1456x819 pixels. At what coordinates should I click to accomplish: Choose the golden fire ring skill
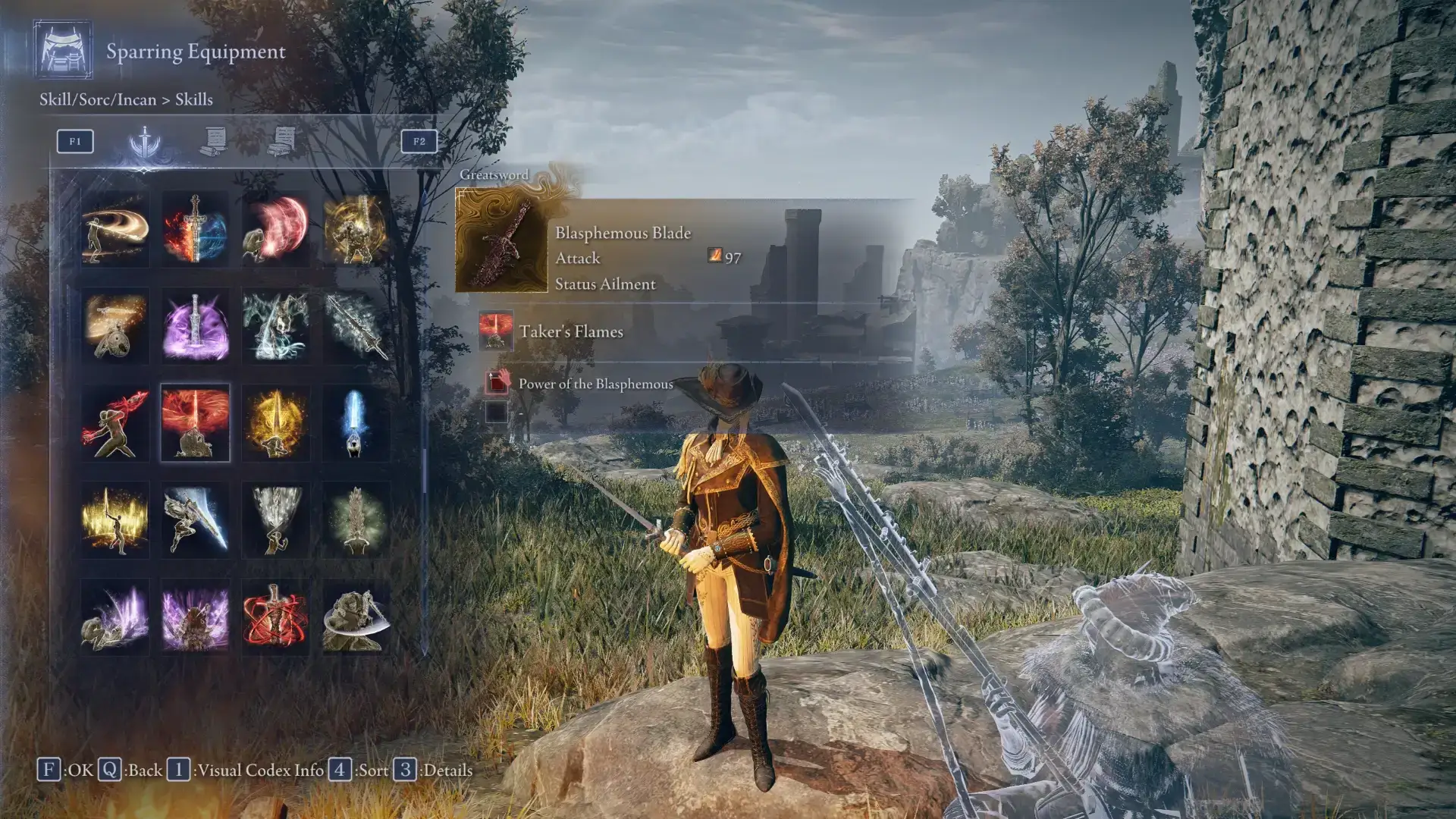pos(115,519)
